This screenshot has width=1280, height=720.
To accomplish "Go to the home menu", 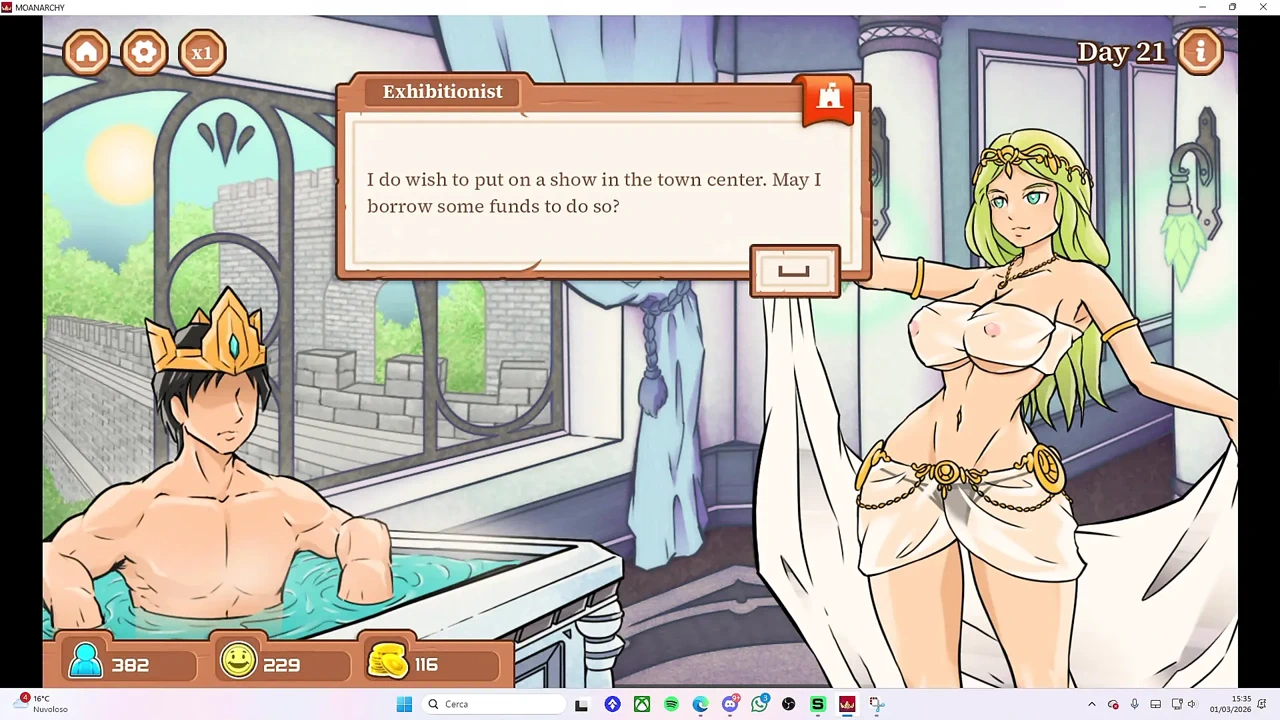I will pos(86,52).
